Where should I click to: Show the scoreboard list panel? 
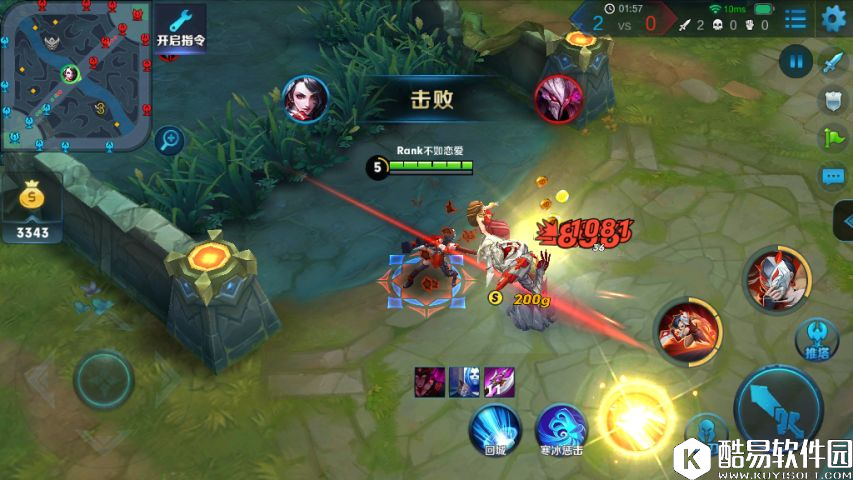[x=795, y=18]
